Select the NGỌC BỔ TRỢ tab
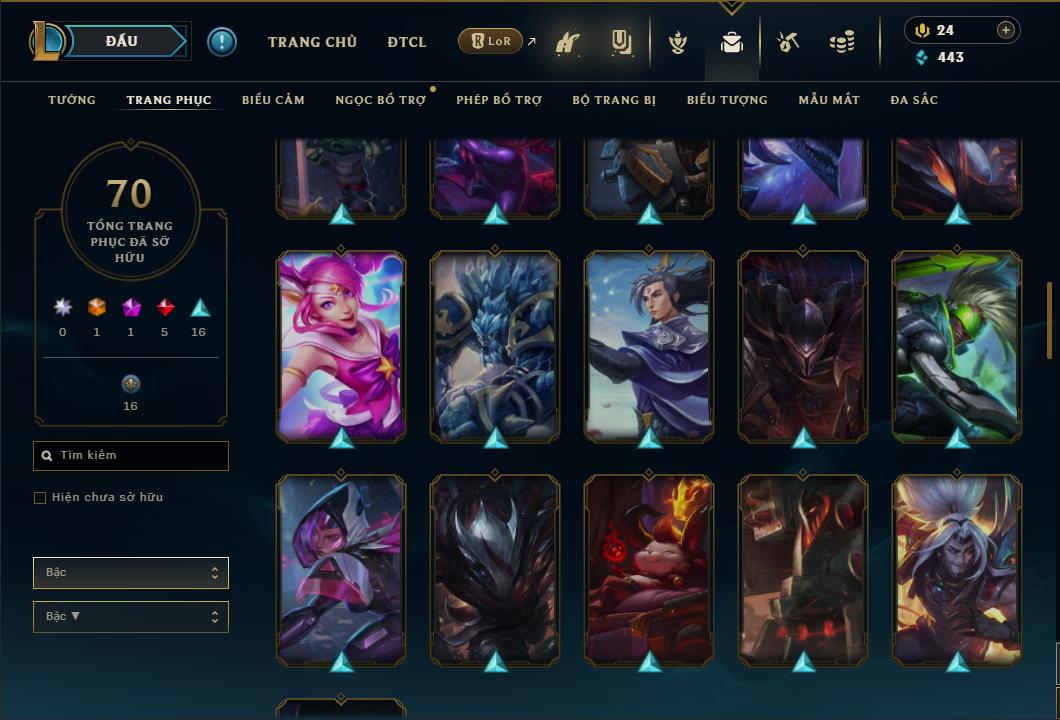This screenshot has width=1060, height=720. [380, 100]
